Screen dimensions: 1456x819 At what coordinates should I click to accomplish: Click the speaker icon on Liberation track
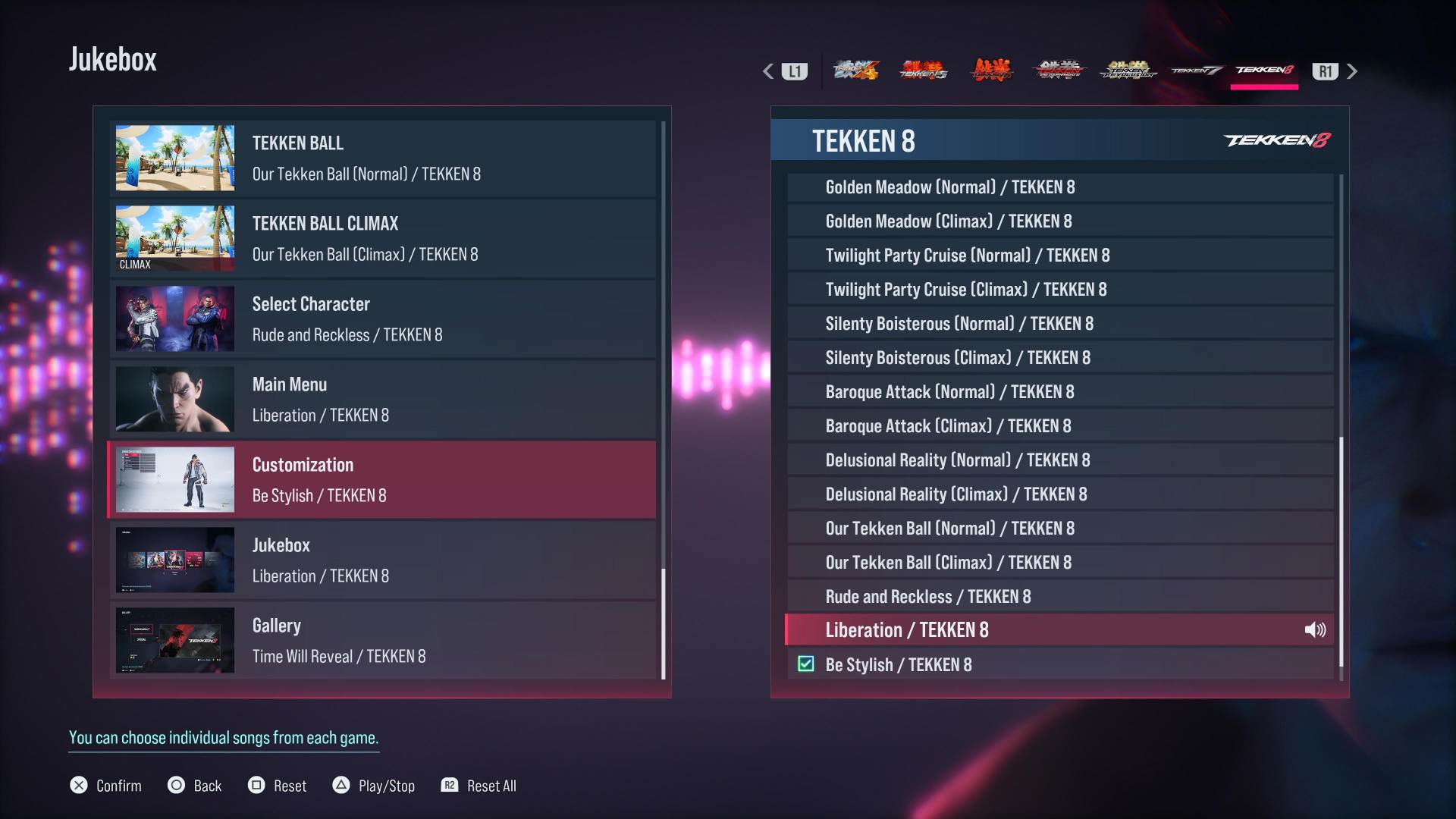(x=1315, y=629)
